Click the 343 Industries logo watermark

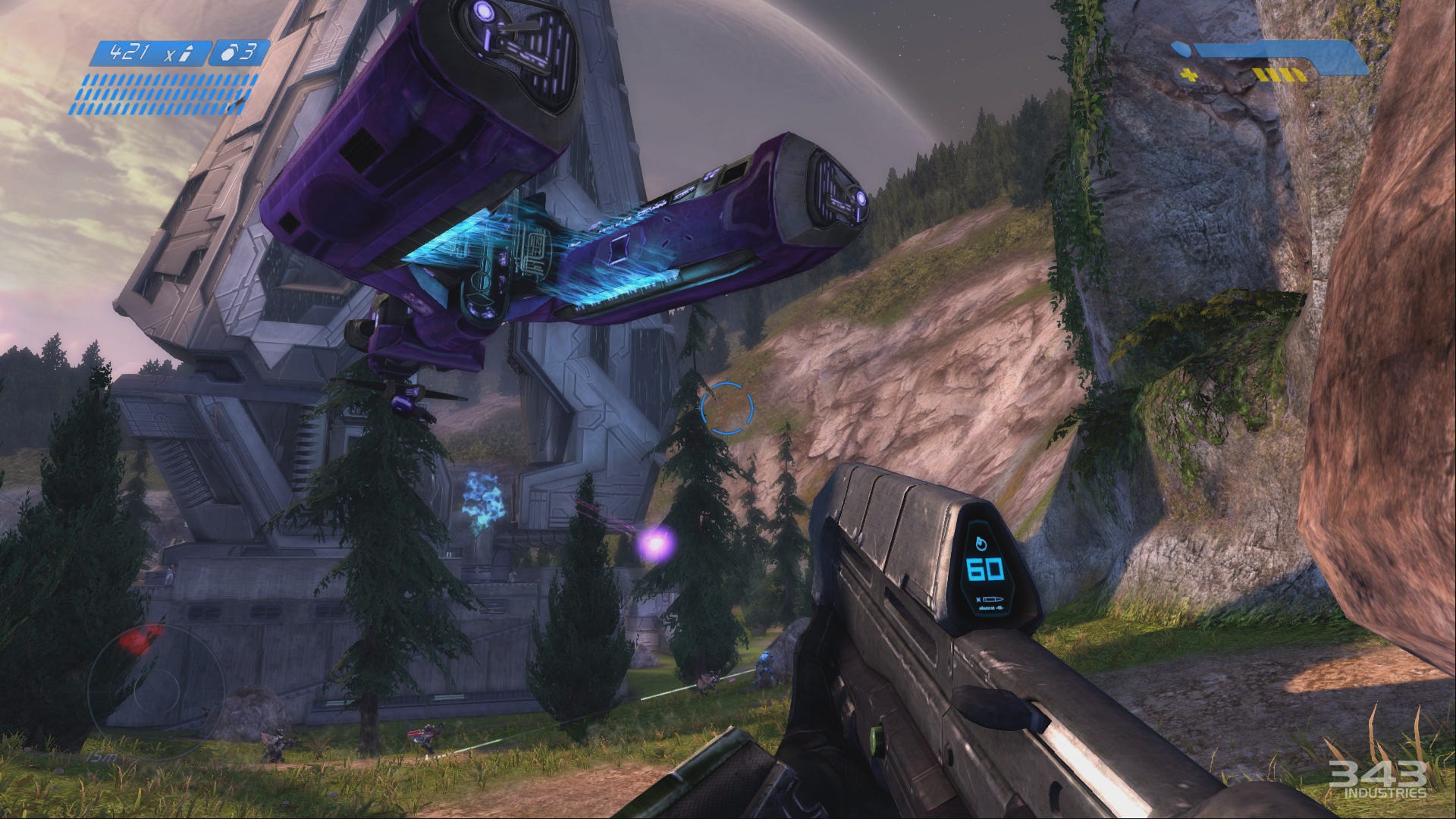pos(1376,780)
